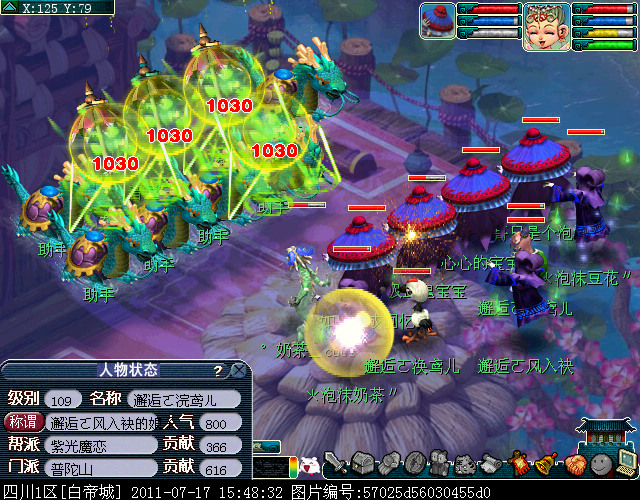
Task: Click the sword icon in bottom toolbar
Action: 336,463
